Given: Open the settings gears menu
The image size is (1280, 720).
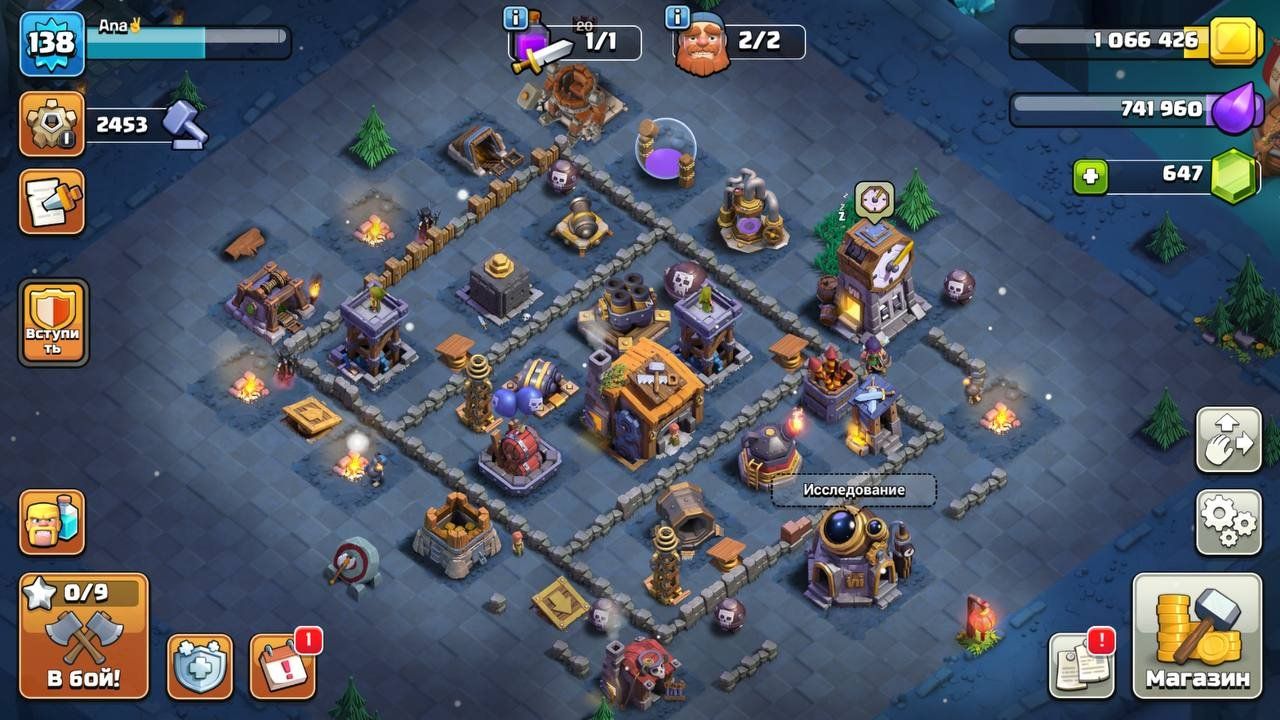Looking at the screenshot, I should 1228,521.
